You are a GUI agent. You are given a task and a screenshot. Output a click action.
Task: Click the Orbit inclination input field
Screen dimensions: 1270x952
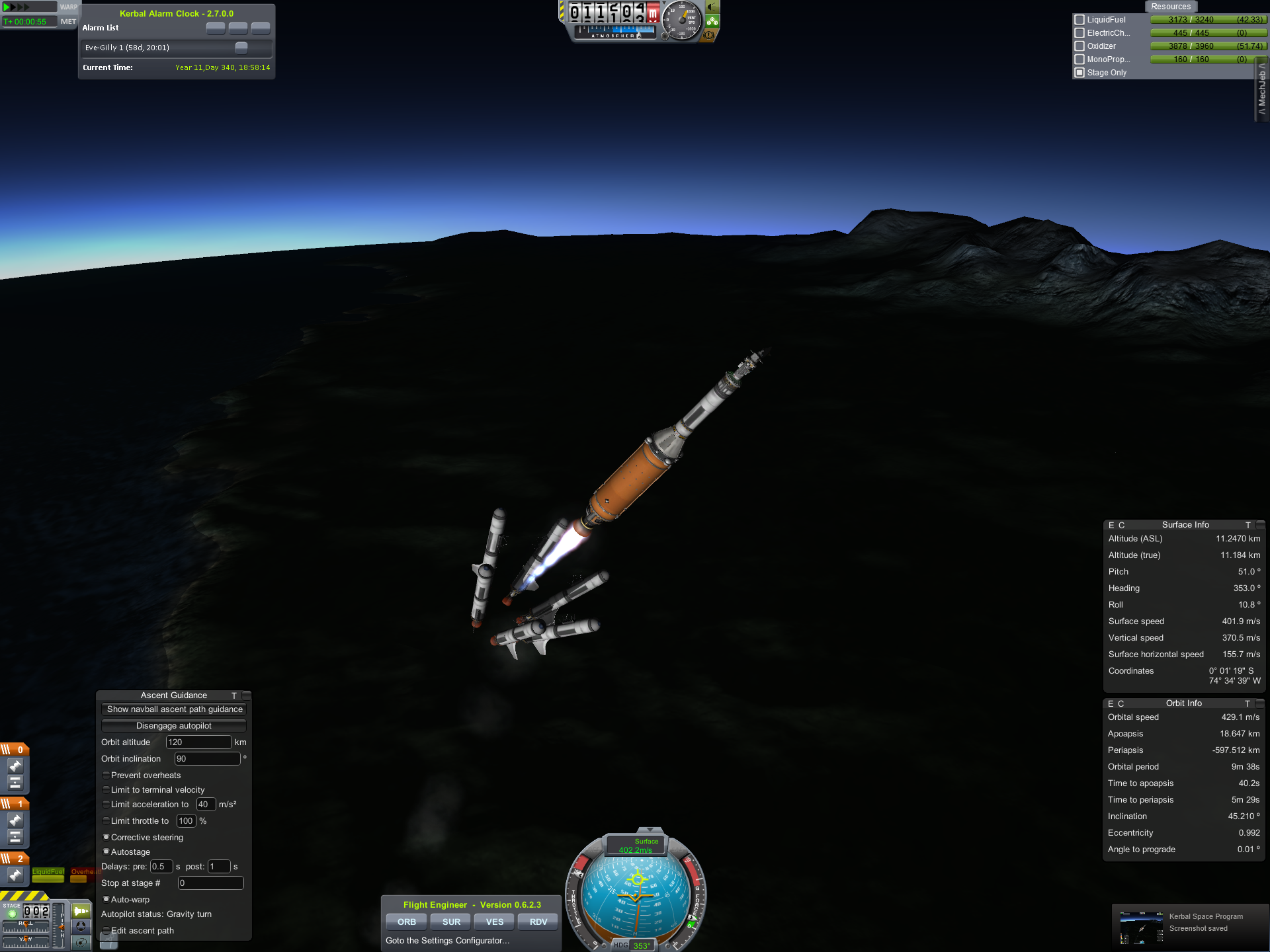(x=207, y=759)
